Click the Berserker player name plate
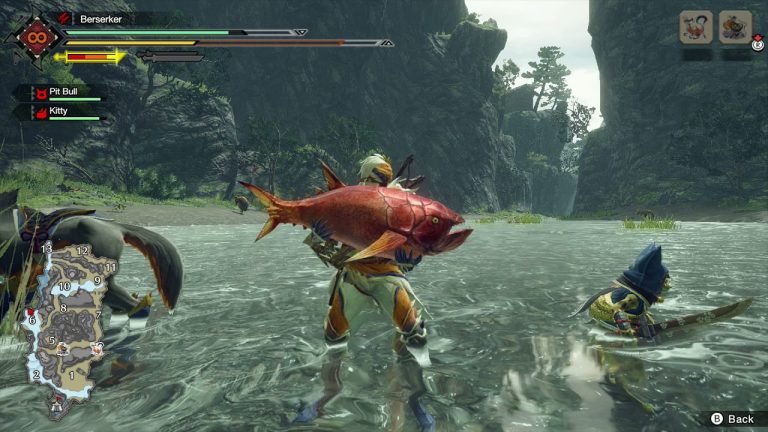The width and height of the screenshot is (768, 432). [x=112, y=18]
